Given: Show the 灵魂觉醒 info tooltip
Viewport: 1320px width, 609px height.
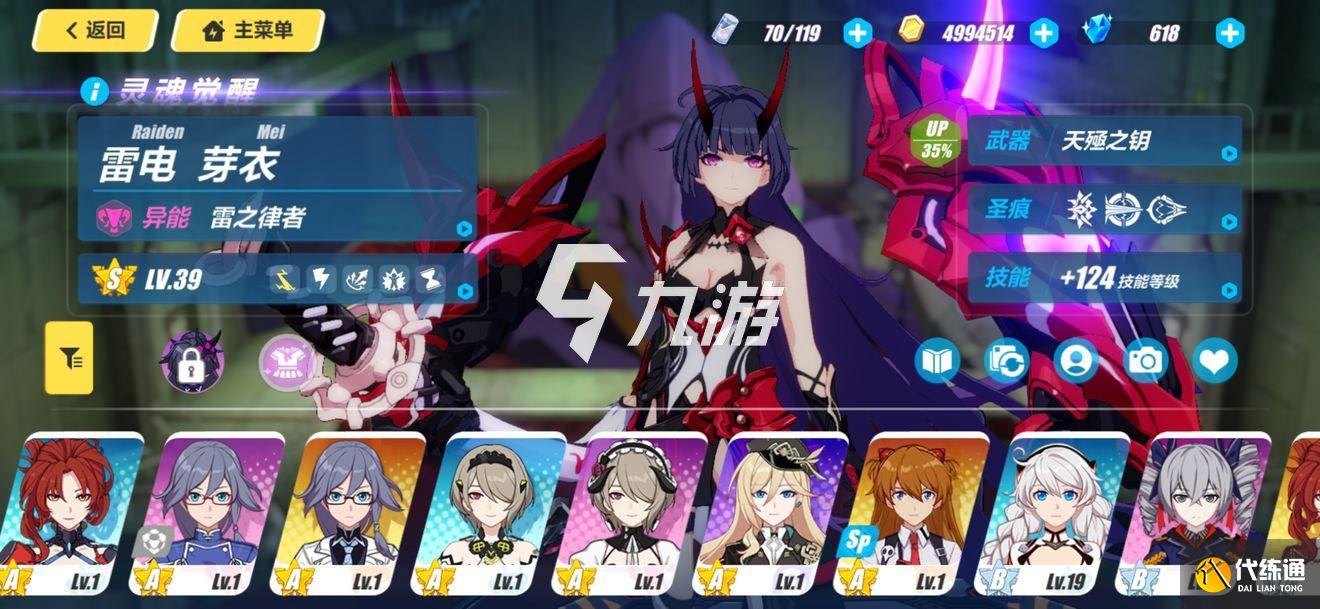Looking at the screenshot, I should click(96, 92).
